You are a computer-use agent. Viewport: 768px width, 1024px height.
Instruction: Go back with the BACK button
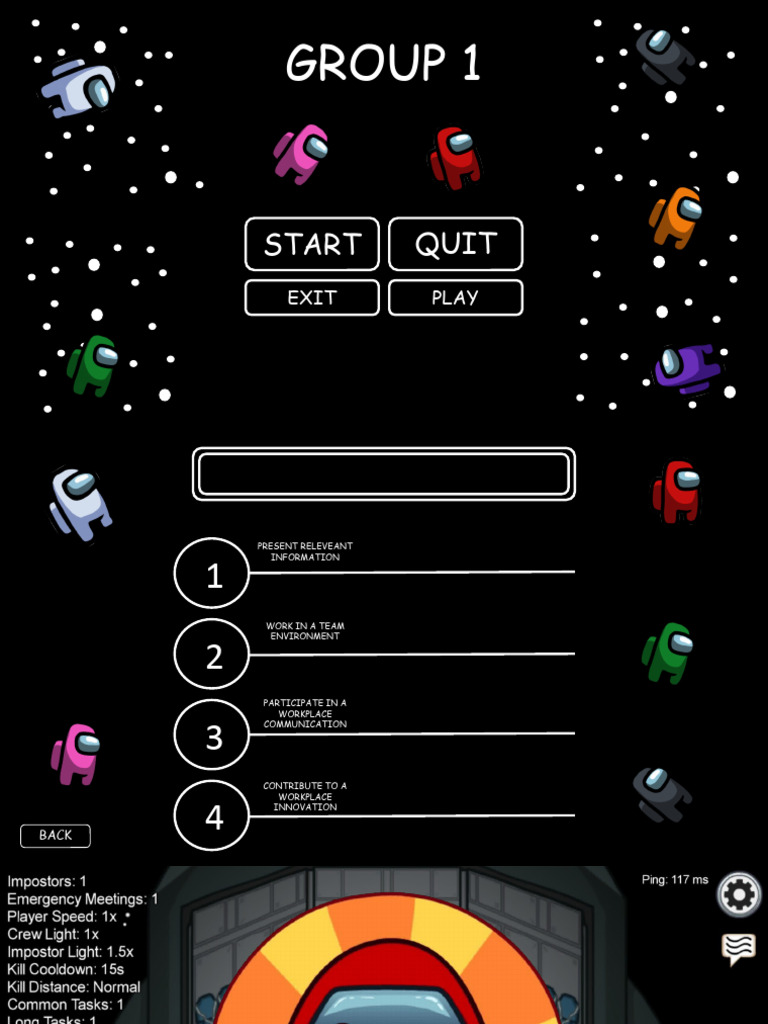click(x=55, y=835)
